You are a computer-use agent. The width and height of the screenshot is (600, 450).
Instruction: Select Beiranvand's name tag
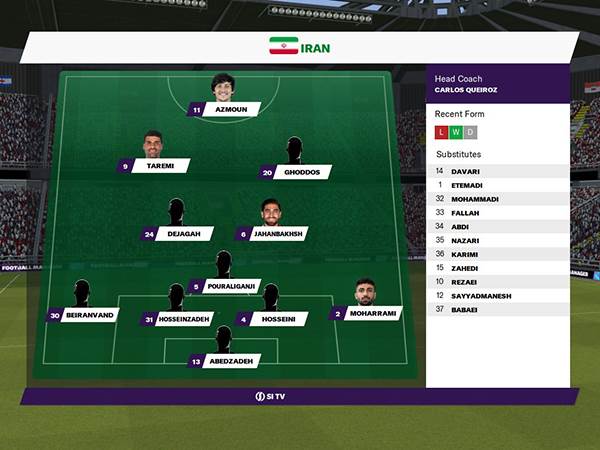(x=82, y=314)
